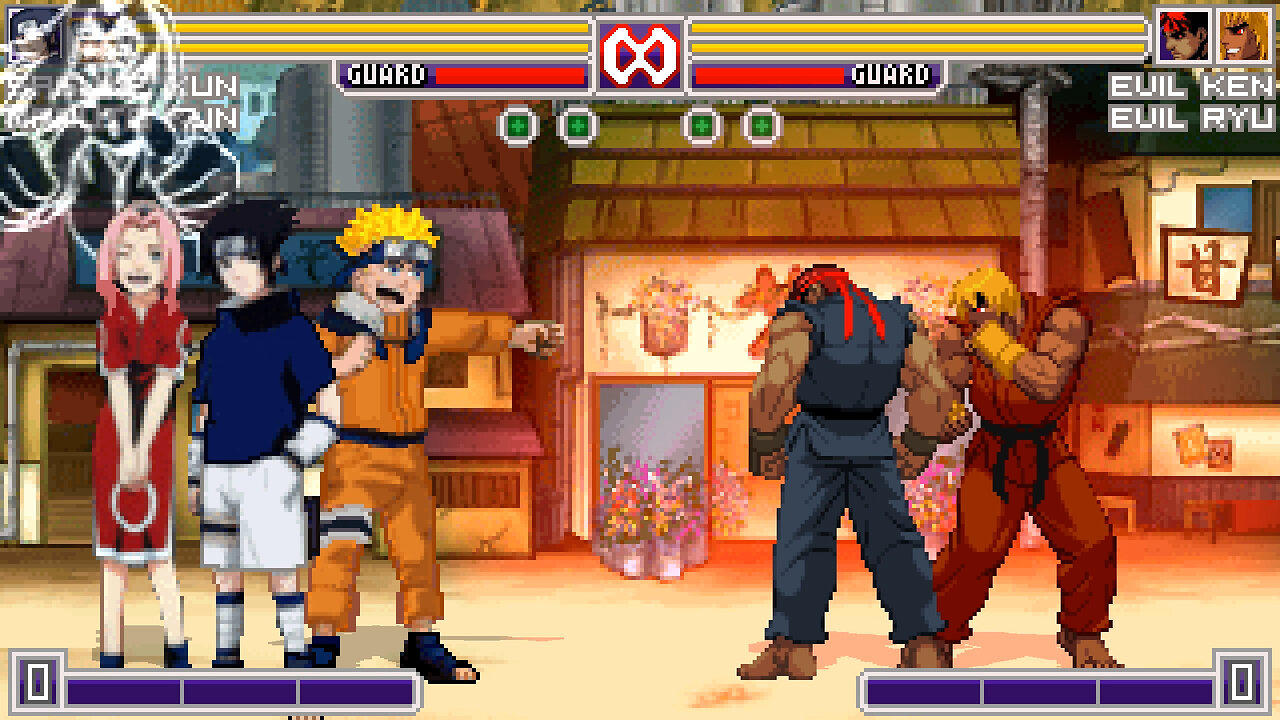Click the rightmost green team token

(764, 124)
